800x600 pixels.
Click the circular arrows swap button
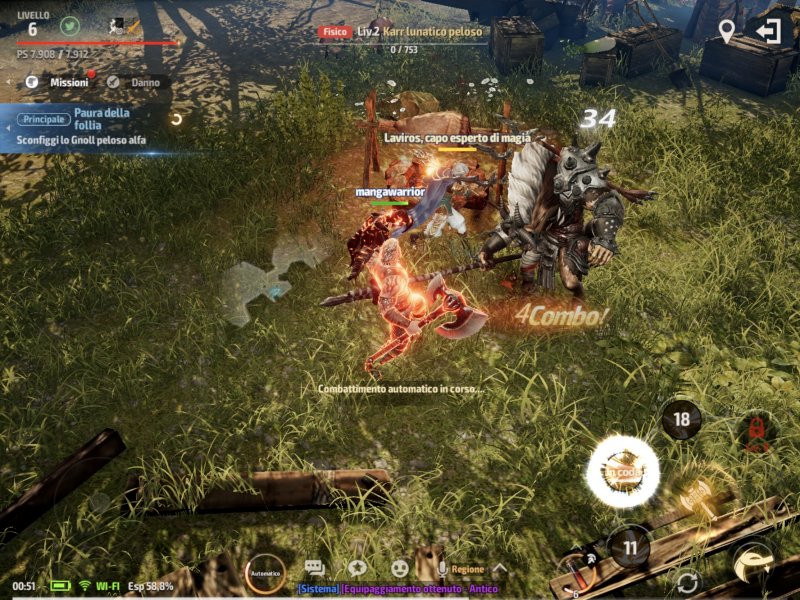point(687,582)
